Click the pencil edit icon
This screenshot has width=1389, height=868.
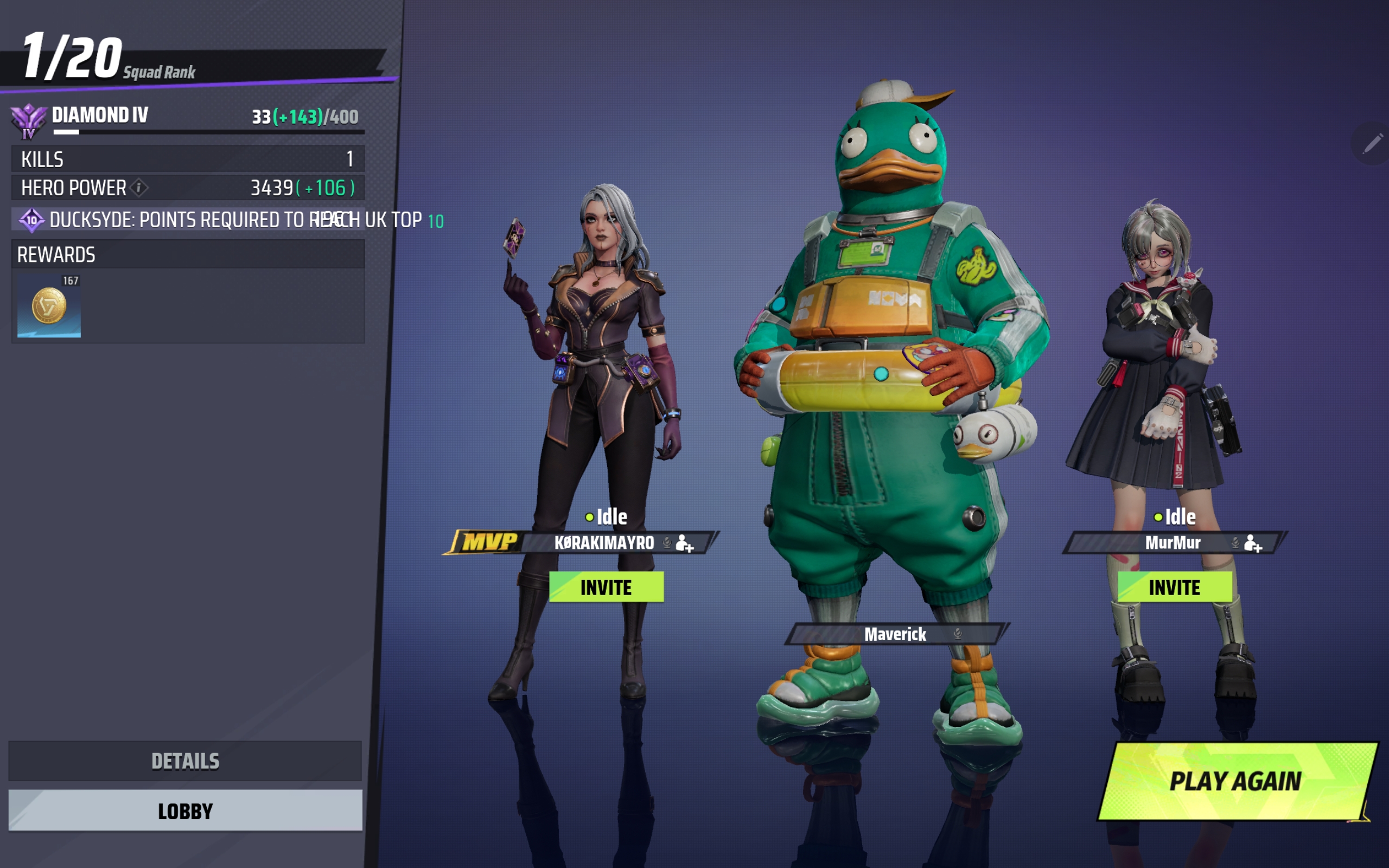[1372, 144]
